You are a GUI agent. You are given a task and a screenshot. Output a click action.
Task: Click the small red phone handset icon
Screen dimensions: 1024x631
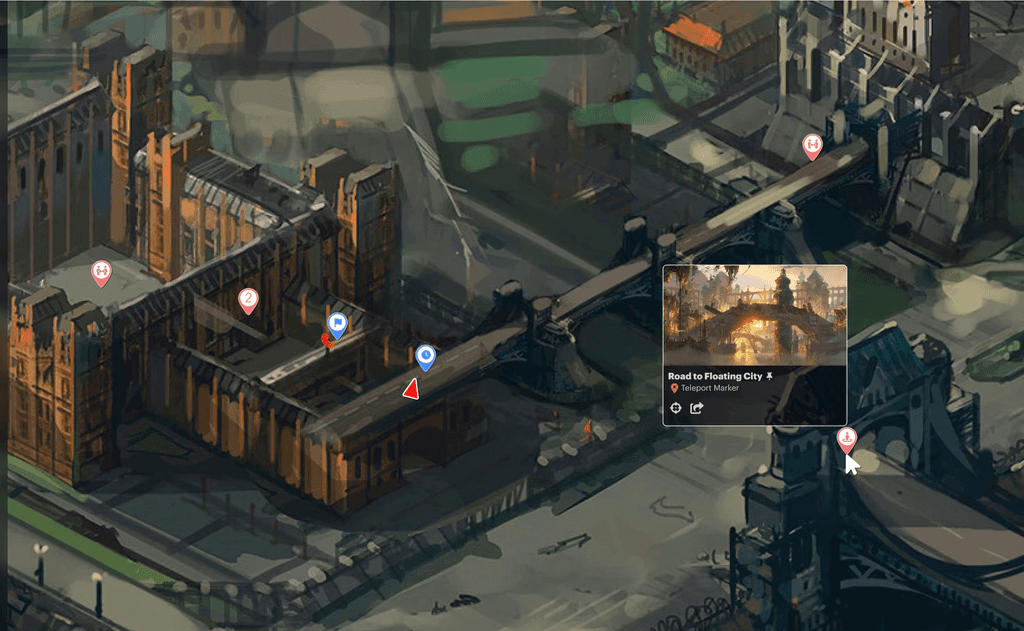tap(326, 341)
